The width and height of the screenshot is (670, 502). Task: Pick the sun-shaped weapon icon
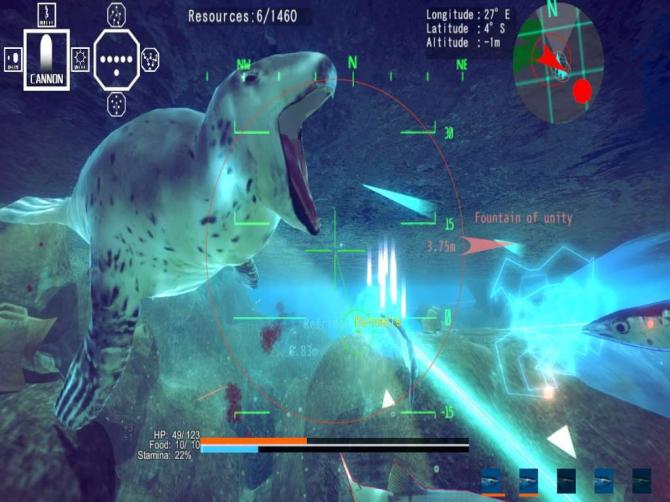[81, 59]
